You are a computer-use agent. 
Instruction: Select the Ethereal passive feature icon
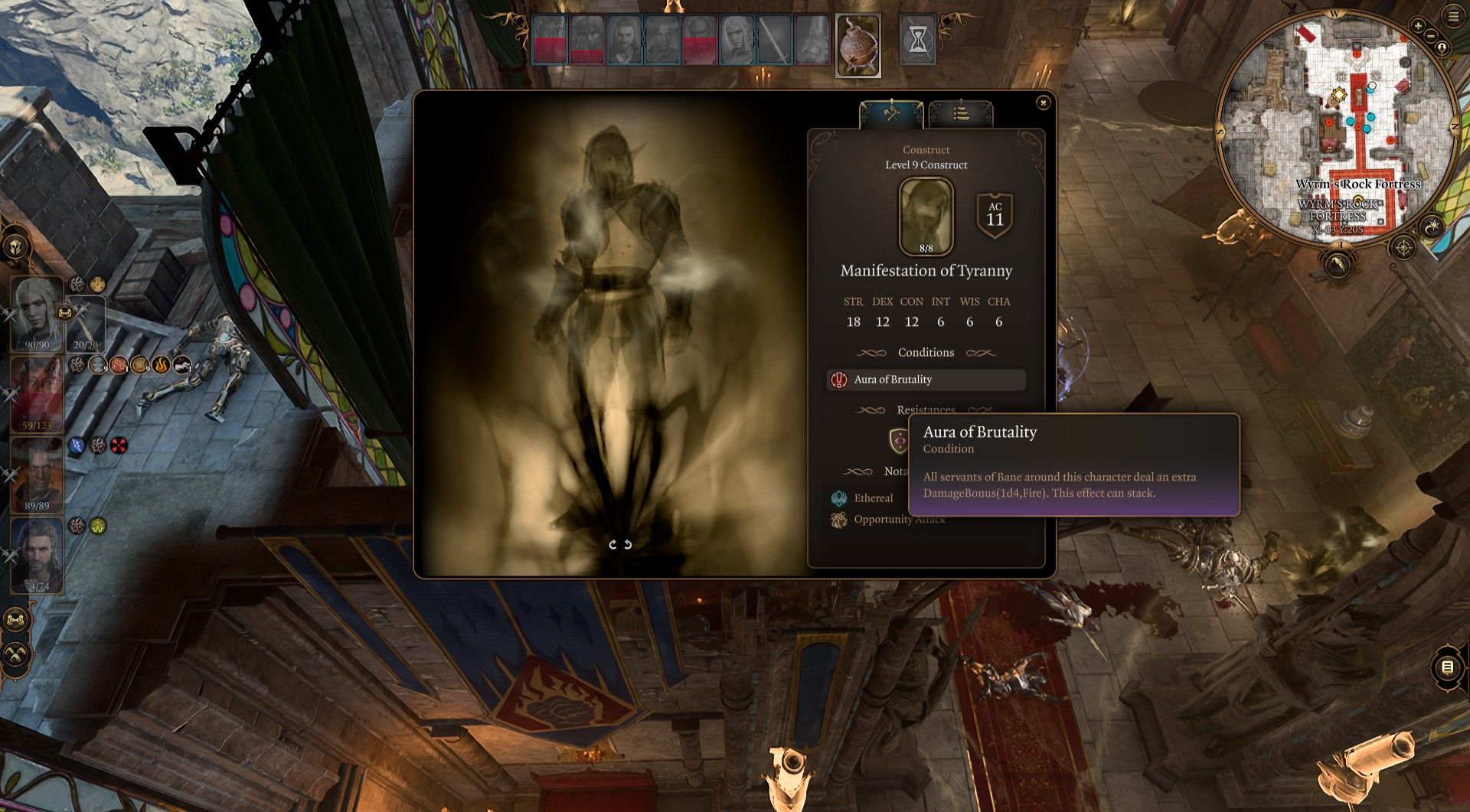[x=840, y=498]
